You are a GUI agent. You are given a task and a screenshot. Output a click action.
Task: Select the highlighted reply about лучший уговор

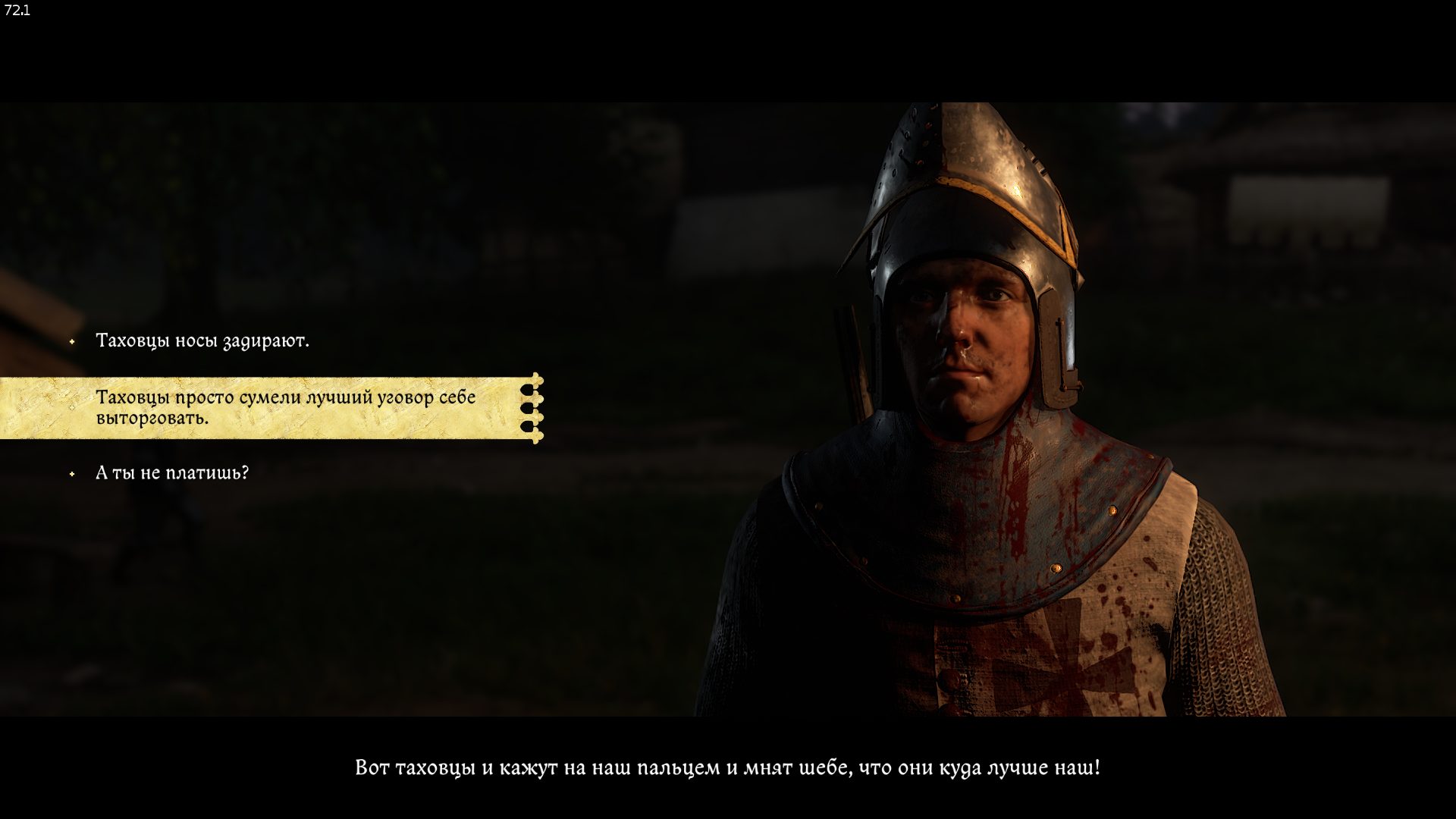point(285,407)
